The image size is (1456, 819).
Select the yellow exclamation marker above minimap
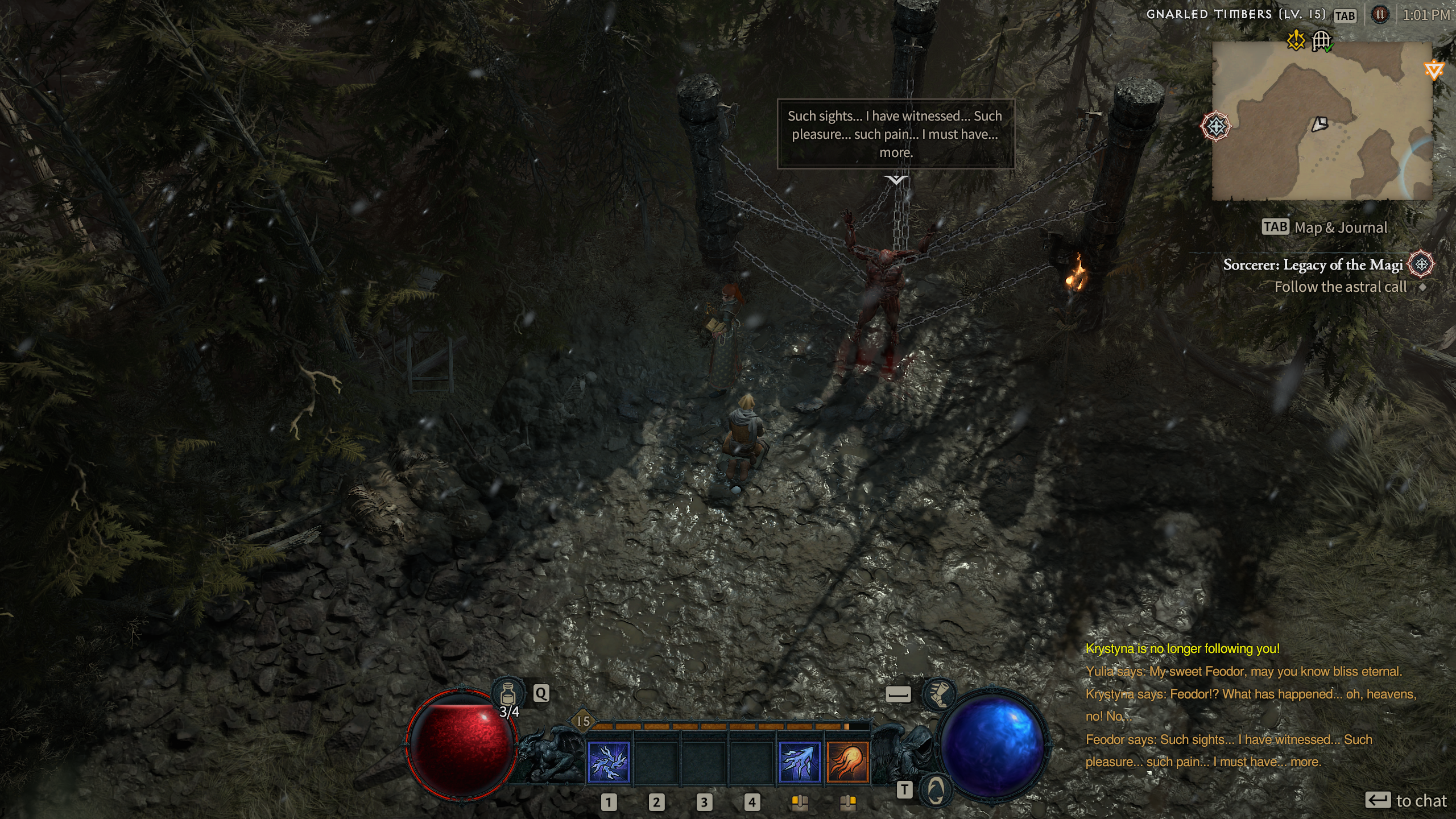1296,40
